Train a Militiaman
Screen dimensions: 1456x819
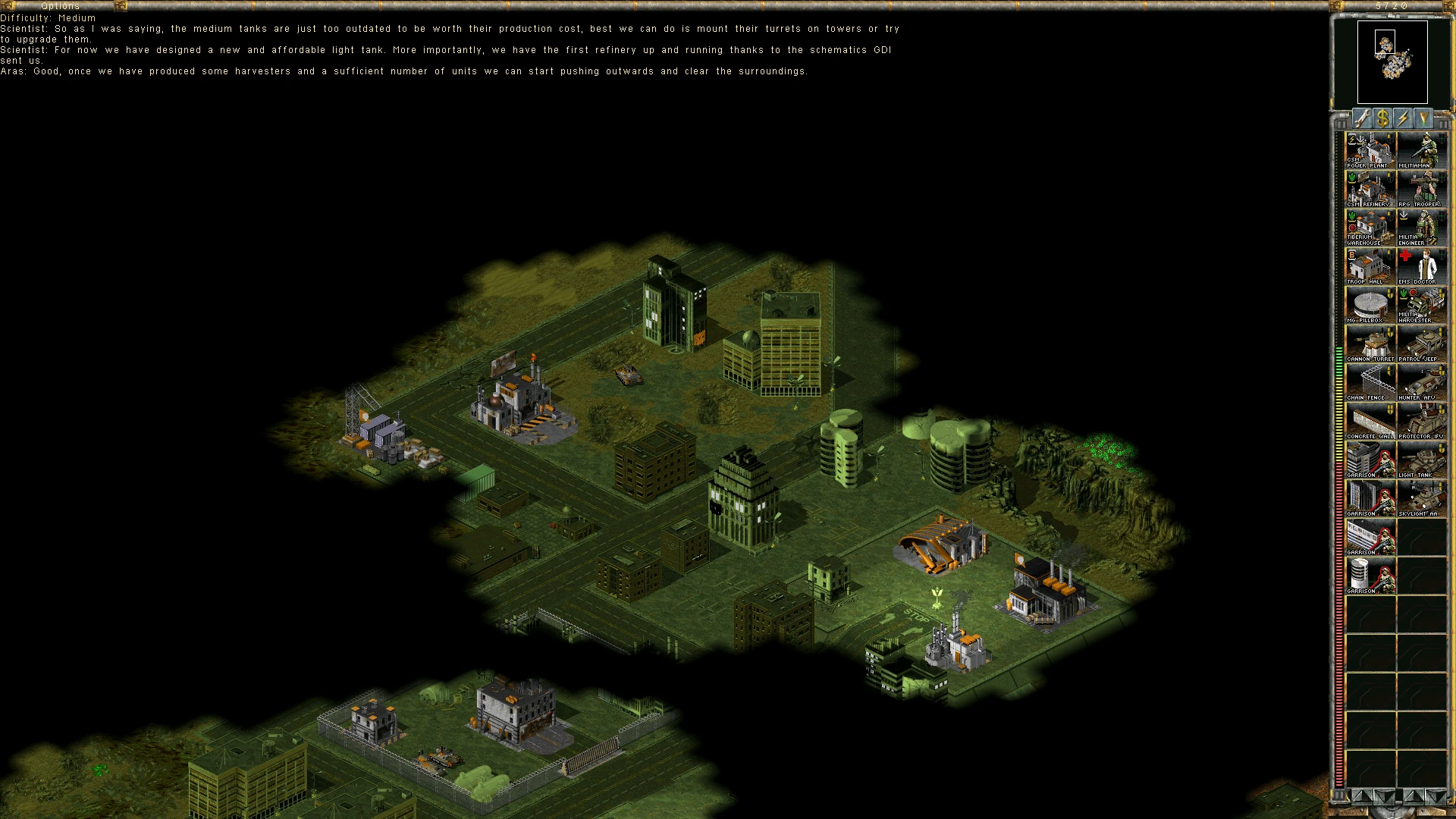[x=1422, y=150]
